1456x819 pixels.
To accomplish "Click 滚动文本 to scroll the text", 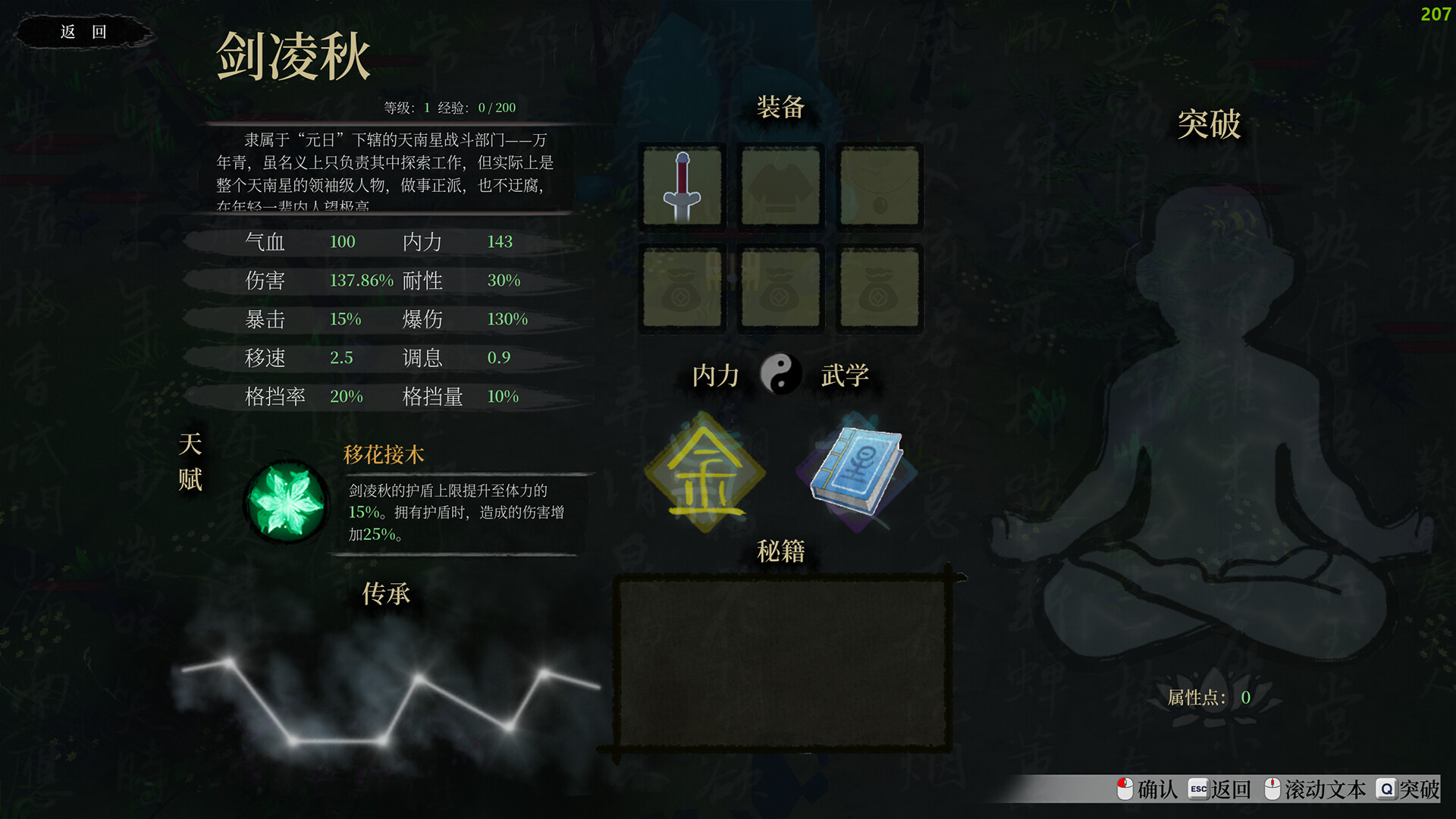I will [1326, 789].
